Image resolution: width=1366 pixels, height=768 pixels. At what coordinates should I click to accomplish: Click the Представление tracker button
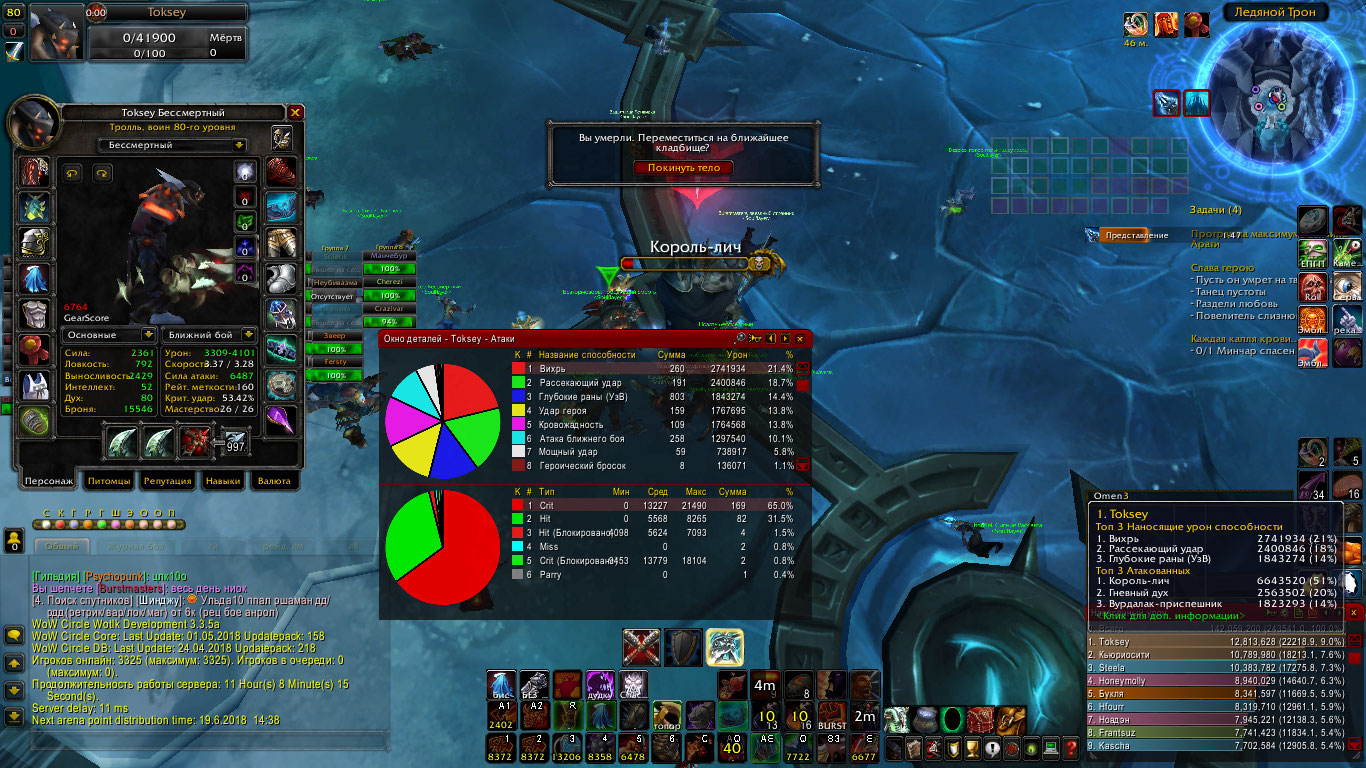1137,235
